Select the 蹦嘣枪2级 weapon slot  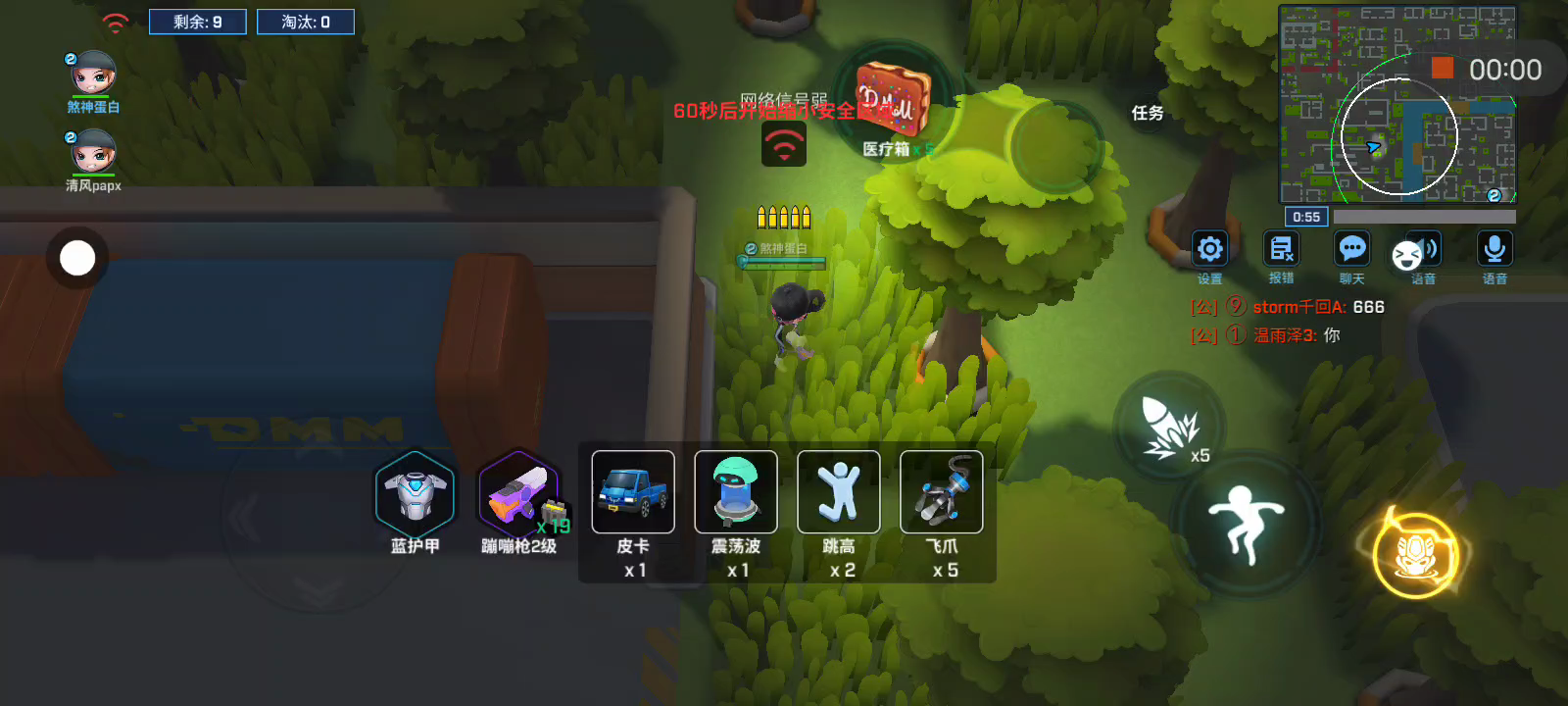[518, 493]
